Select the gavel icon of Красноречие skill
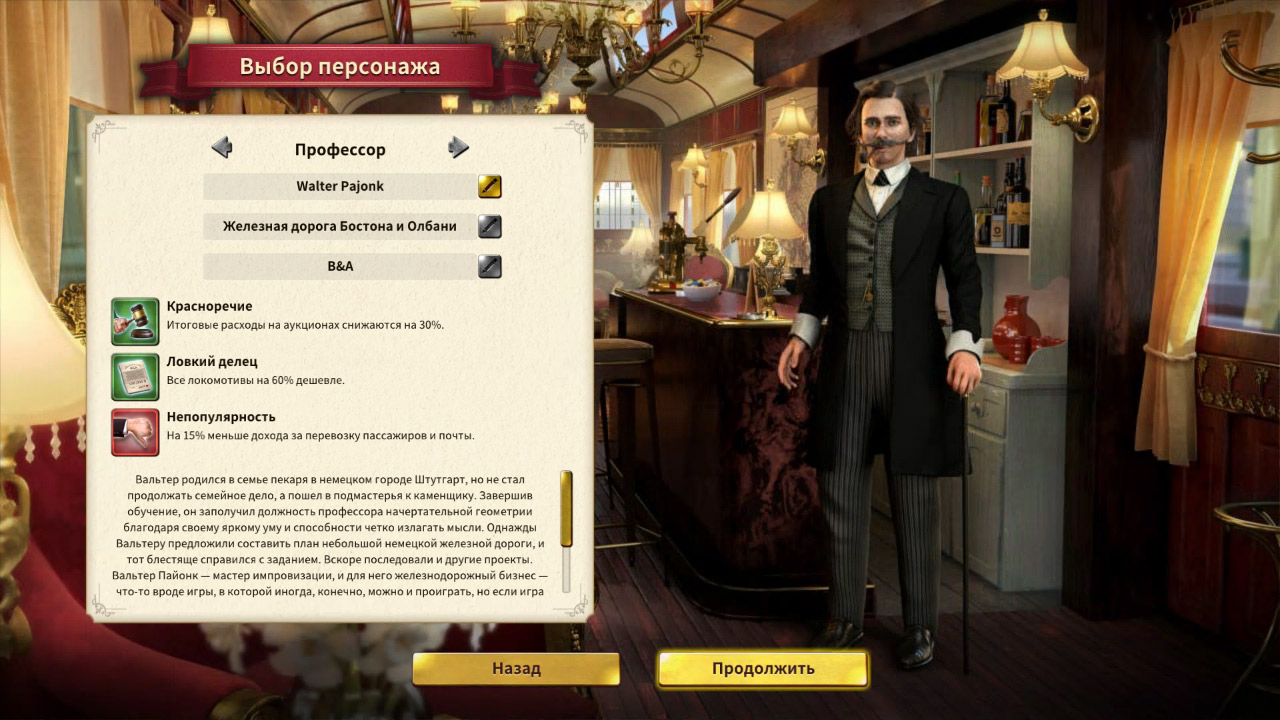 (135, 321)
